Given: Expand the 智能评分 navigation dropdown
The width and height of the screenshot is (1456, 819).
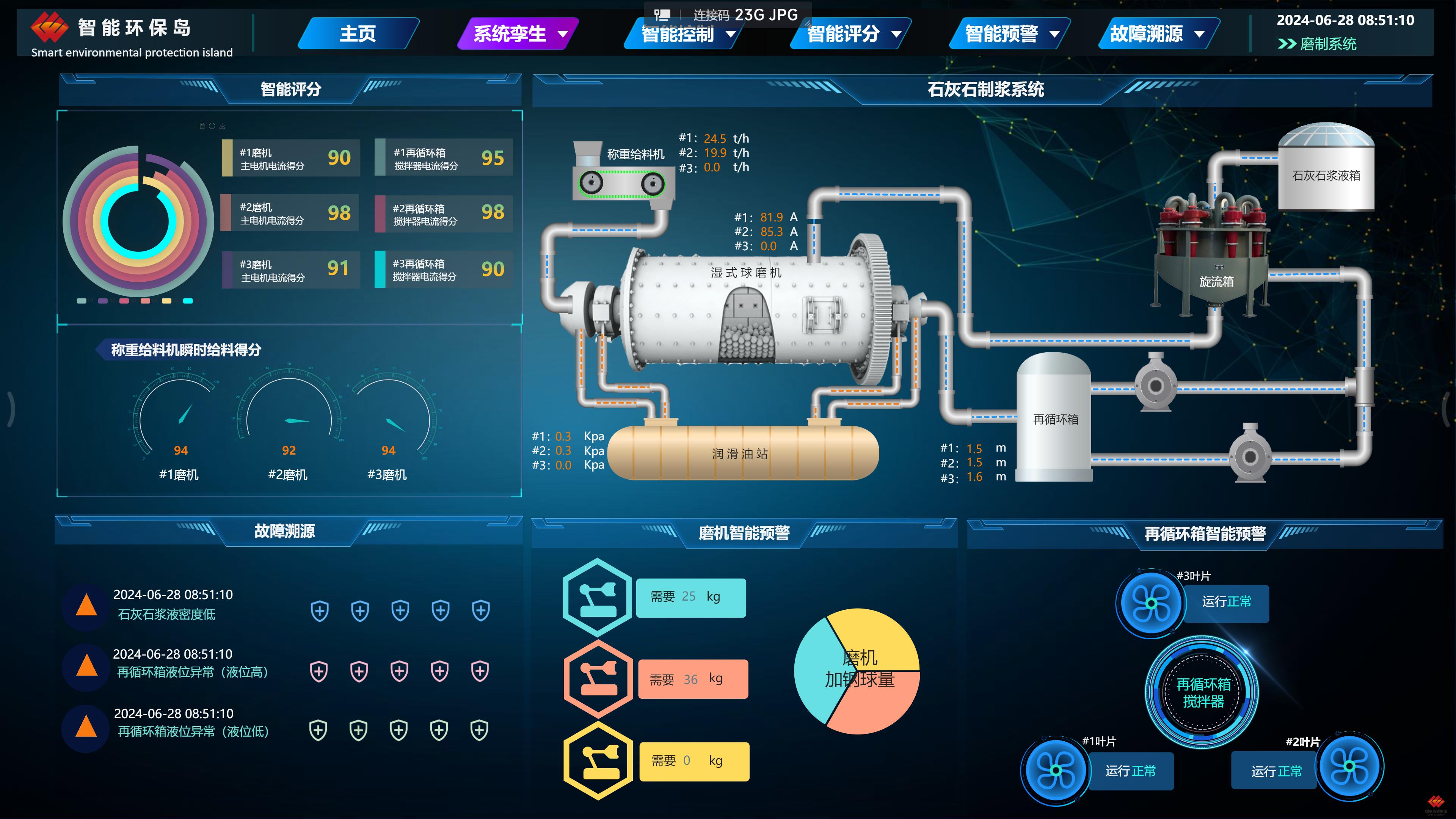Looking at the screenshot, I should pyautogui.click(x=852, y=34).
